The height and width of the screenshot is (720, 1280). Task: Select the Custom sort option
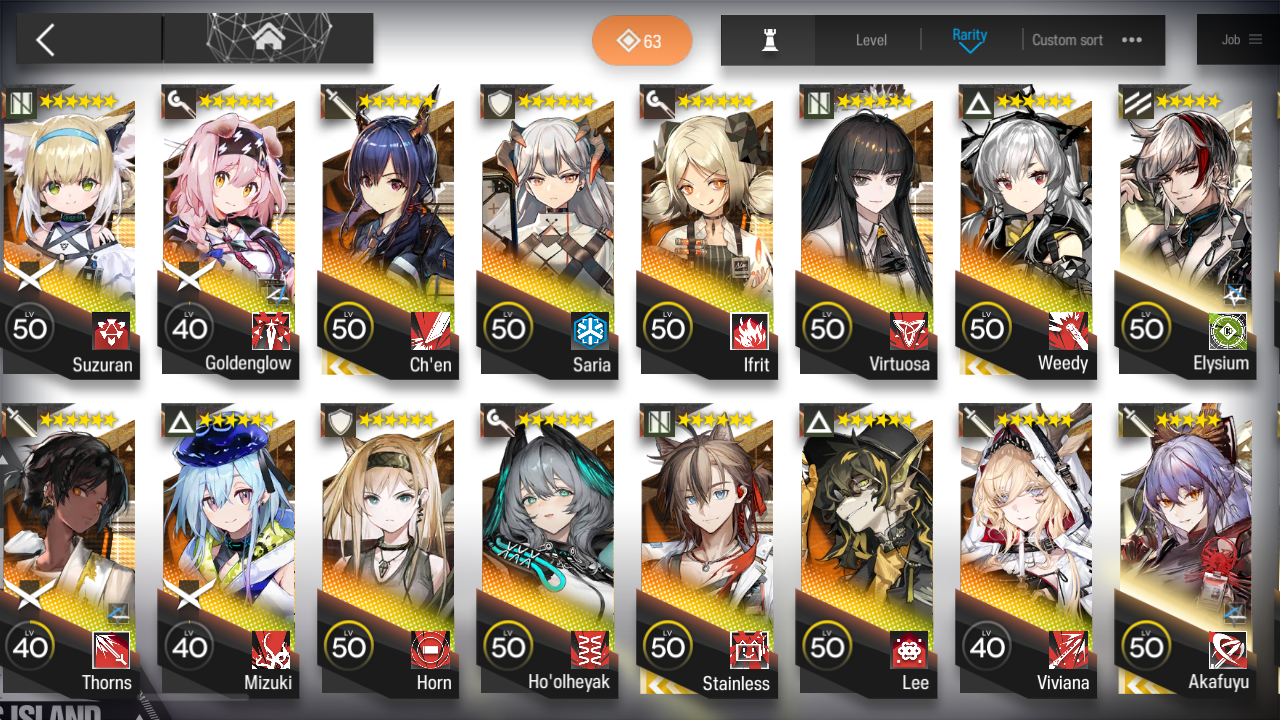(x=1066, y=40)
